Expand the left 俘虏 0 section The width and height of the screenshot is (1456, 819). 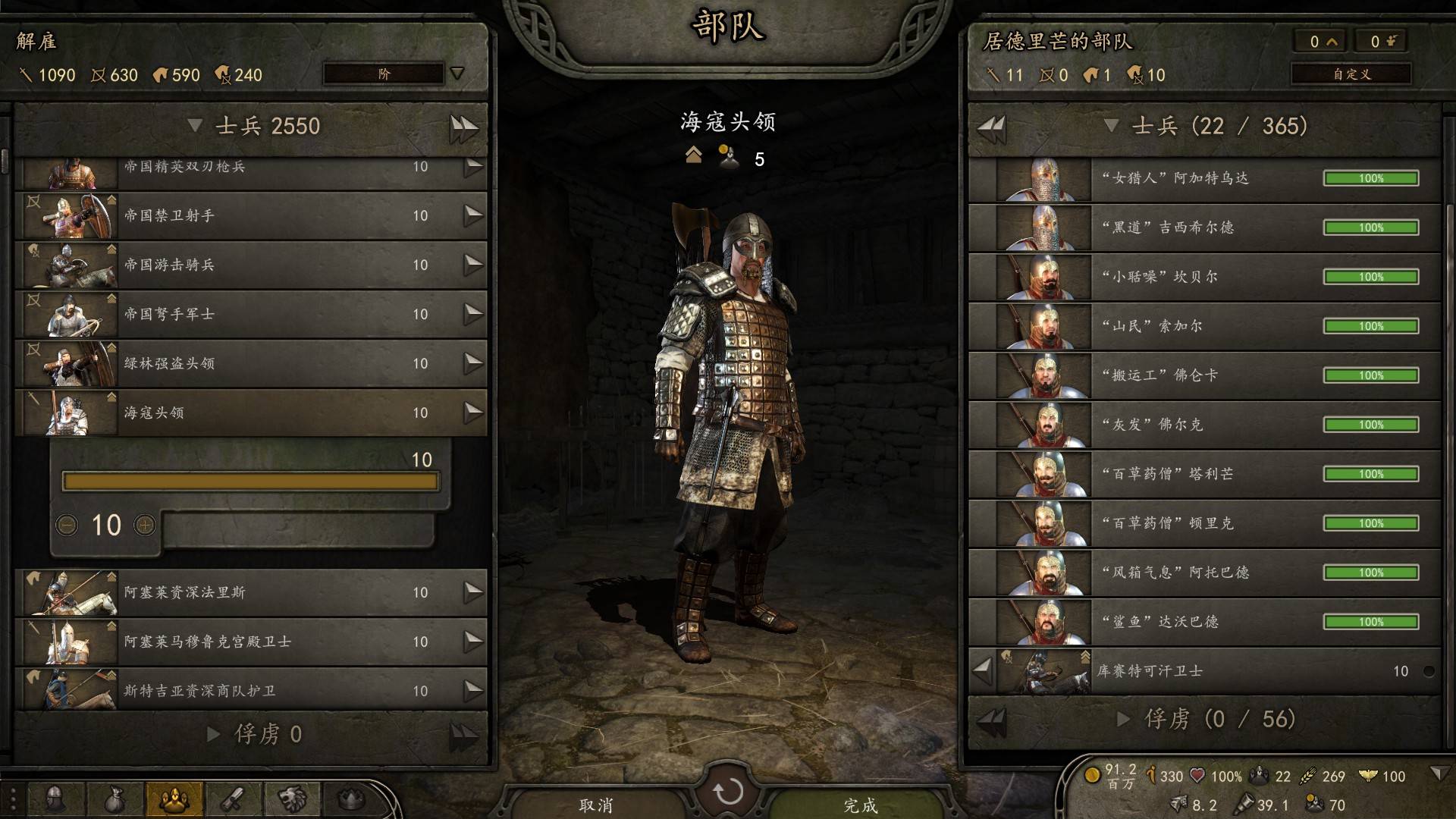(x=214, y=734)
